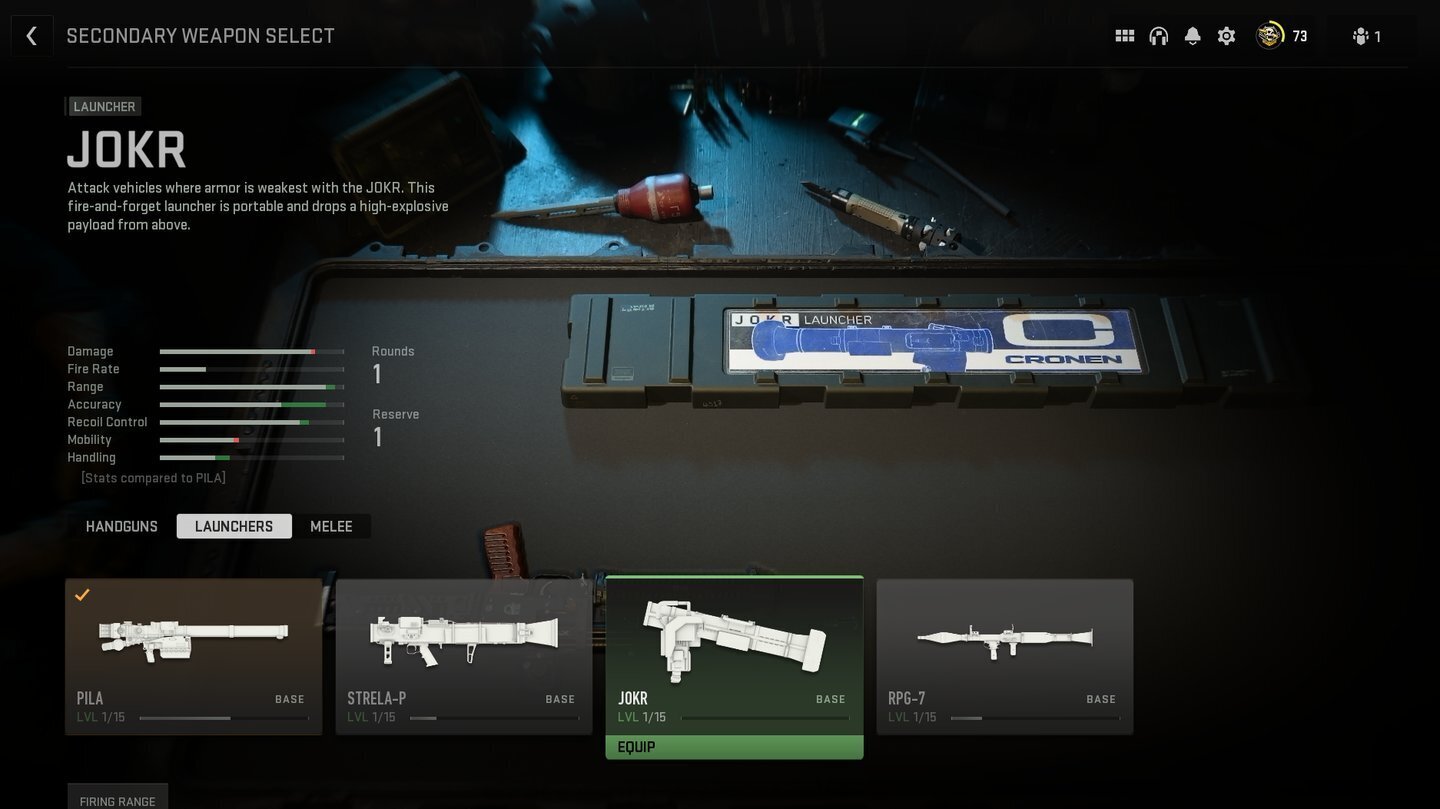View notifications with the bell icon
Image resolution: width=1440 pixels, height=809 pixels.
[x=1191, y=35]
